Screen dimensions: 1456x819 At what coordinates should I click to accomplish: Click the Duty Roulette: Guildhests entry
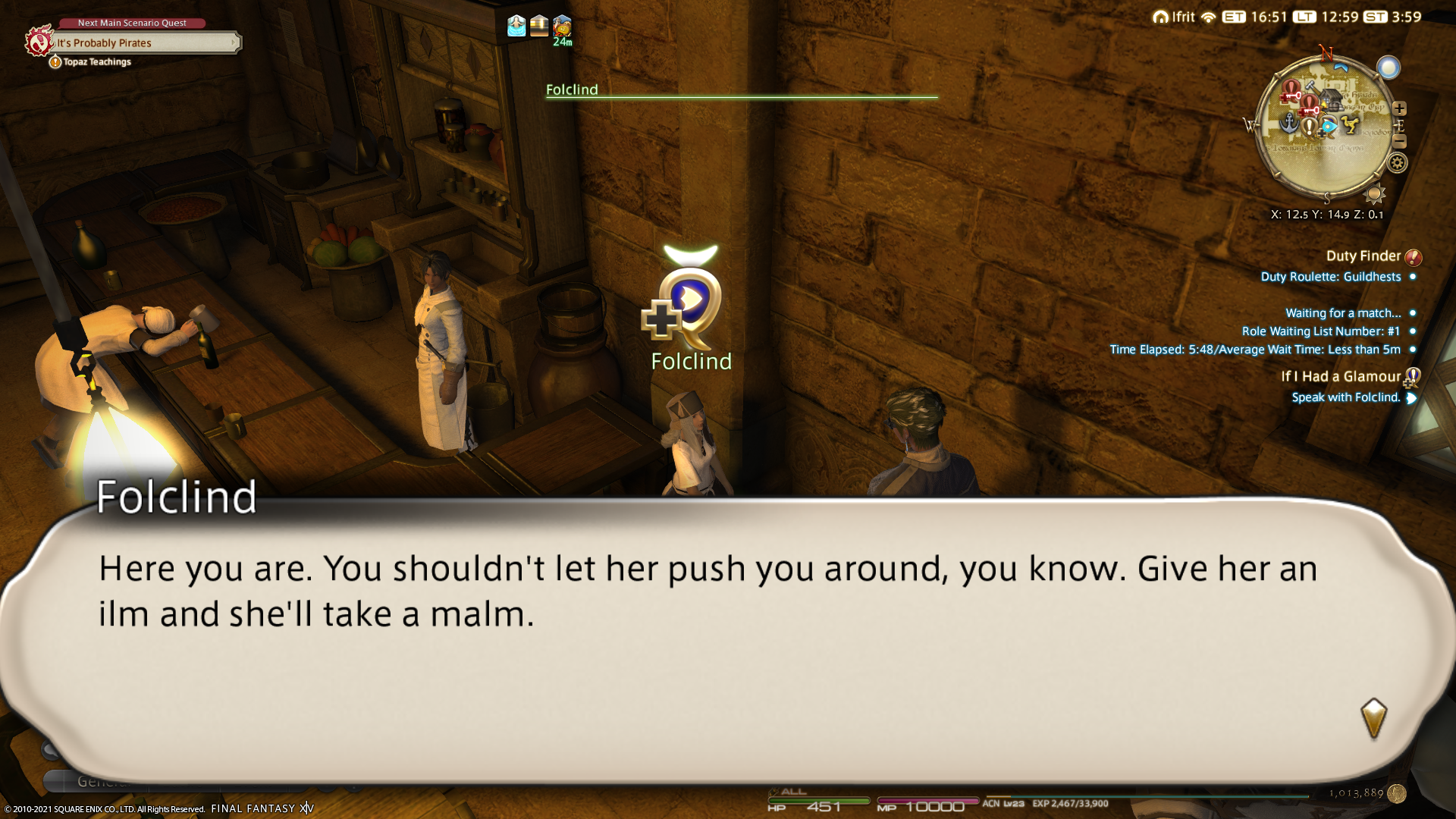(1330, 277)
